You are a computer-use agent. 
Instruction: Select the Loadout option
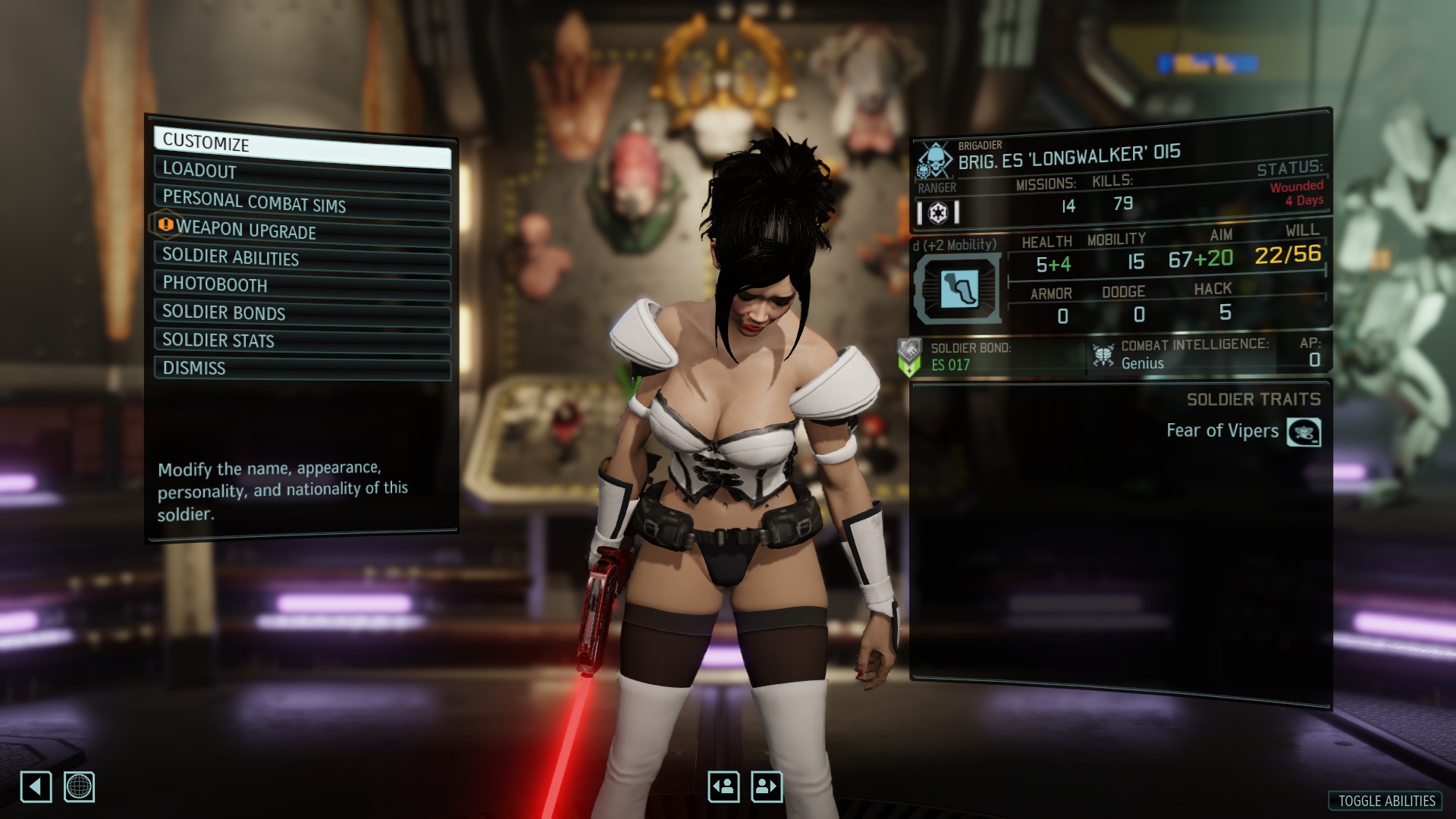tap(302, 173)
